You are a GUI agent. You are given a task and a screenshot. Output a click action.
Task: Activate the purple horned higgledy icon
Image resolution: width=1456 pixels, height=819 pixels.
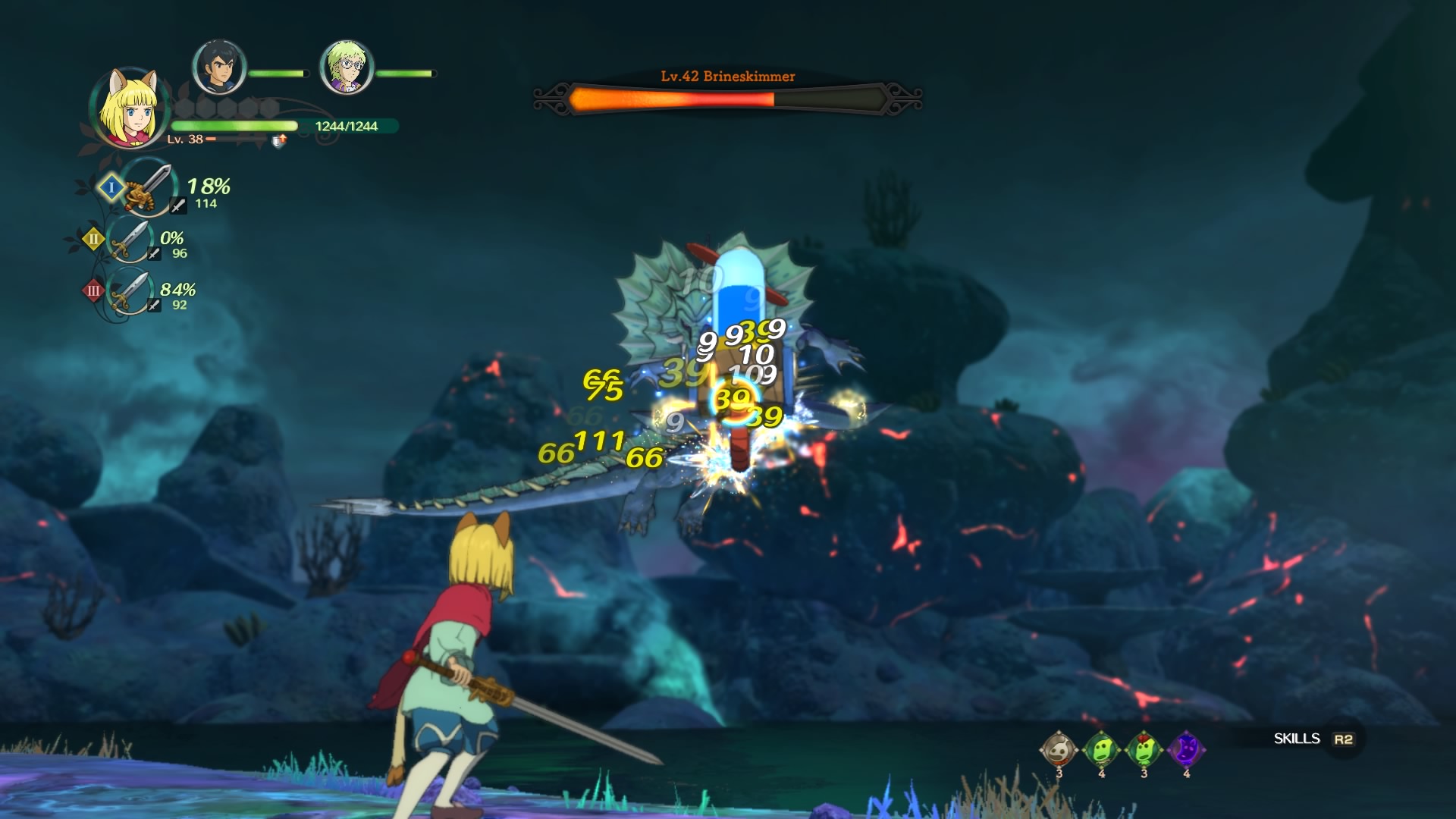[1187, 750]
